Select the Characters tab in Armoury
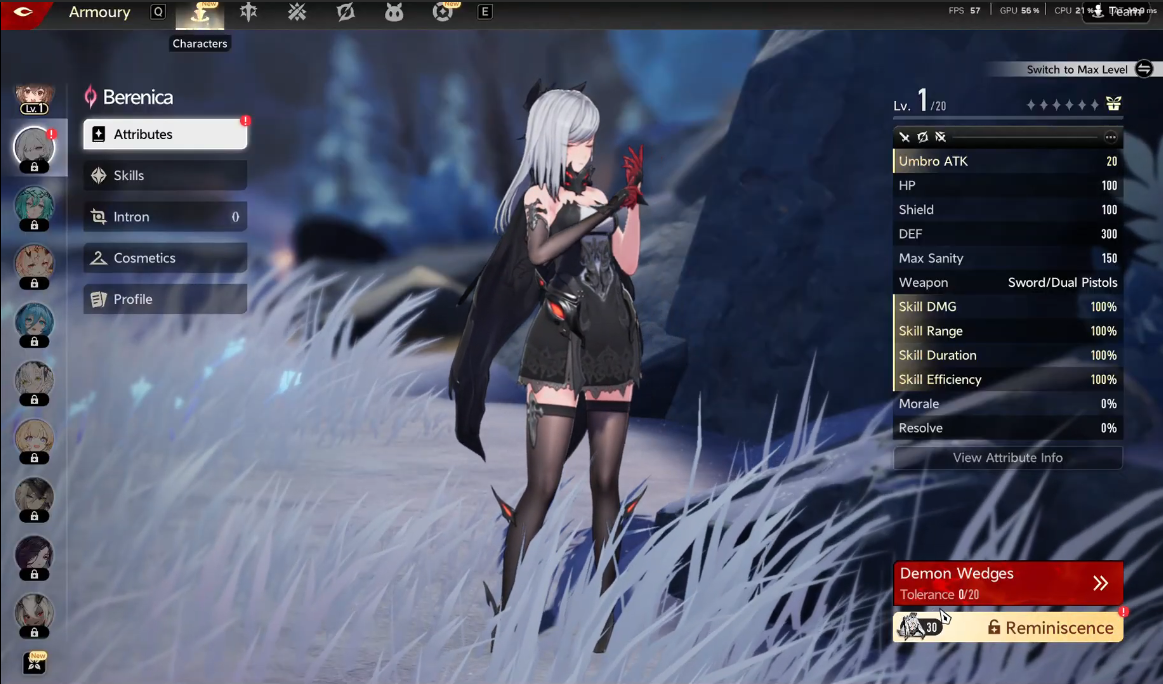 200,13
